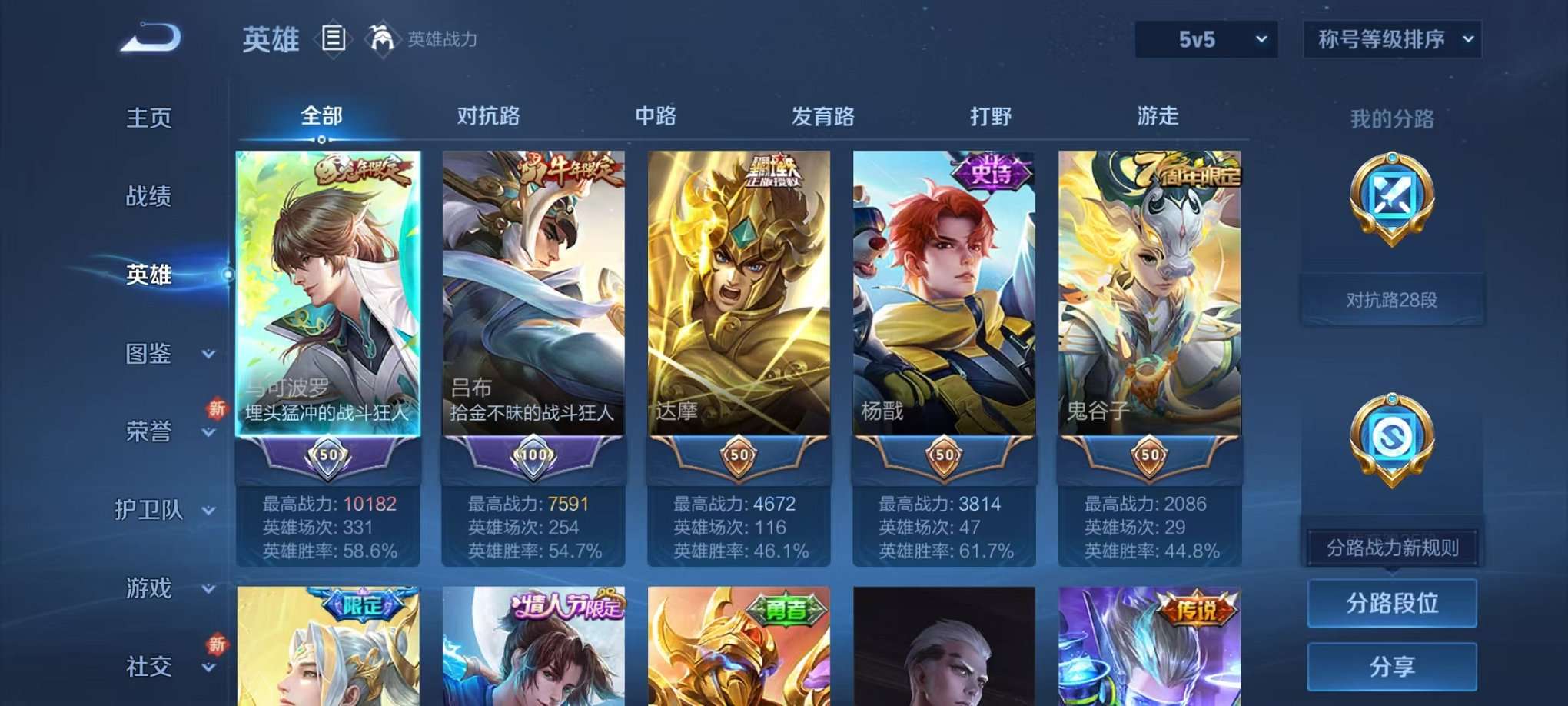Image resolution: width=1568 pixels, height=706 pixels.
Task: Open the 称号等级排序 sorting dropdown
Action: tap(1391, 38)
